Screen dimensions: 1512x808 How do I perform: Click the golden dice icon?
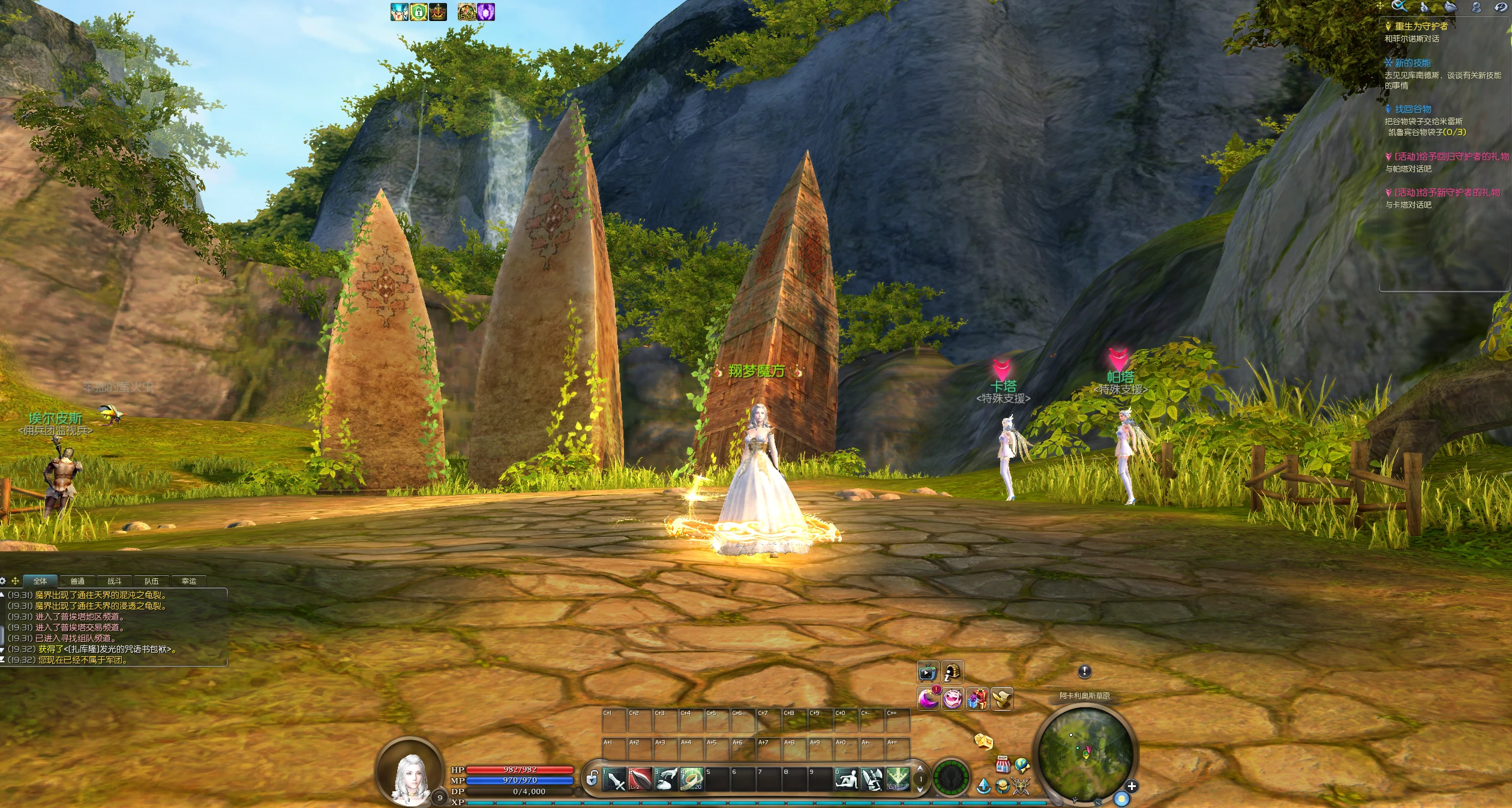coord(983,741)
